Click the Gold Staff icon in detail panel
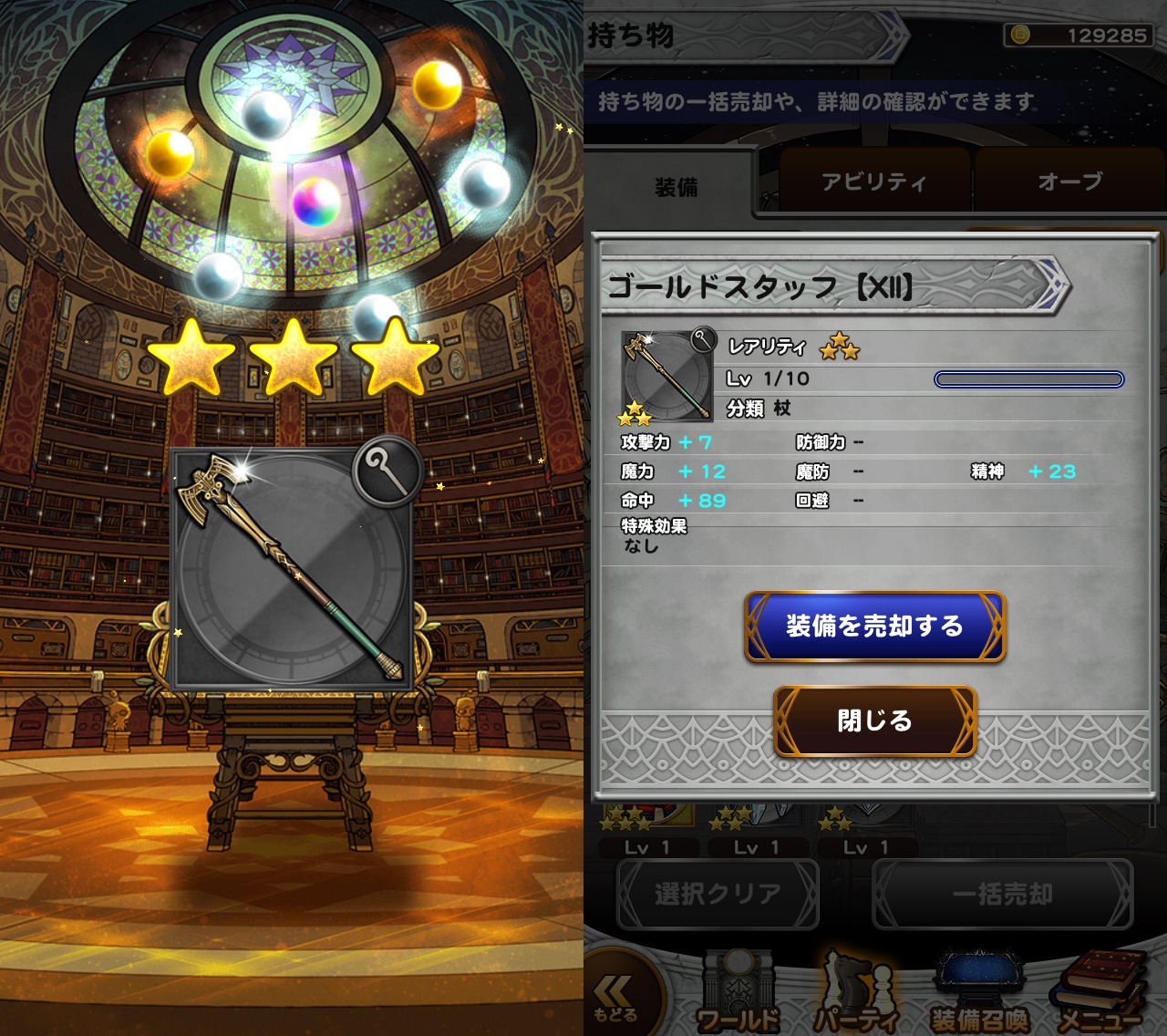 667,377
